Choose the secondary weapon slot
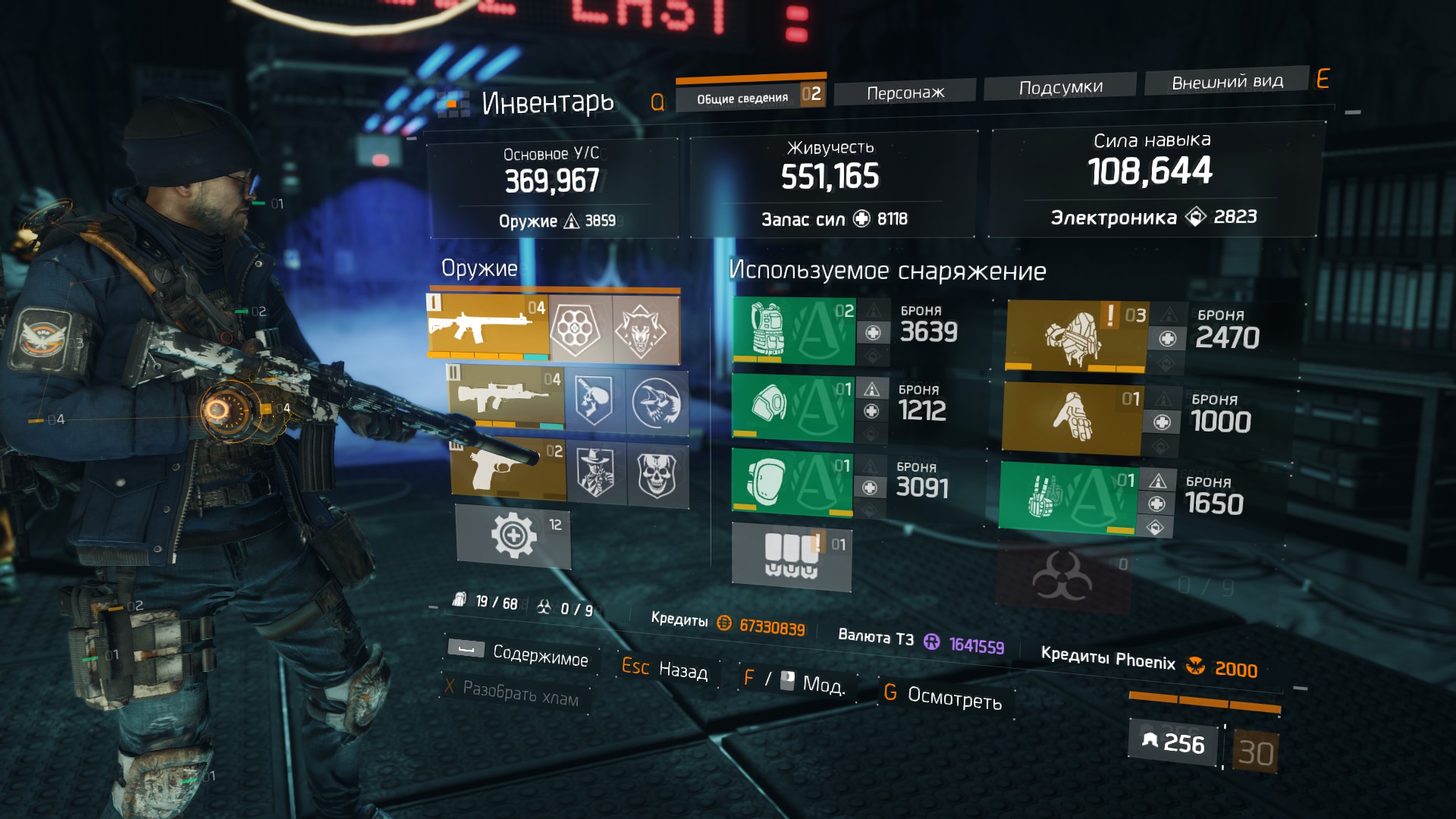 (x=505, y=397)
